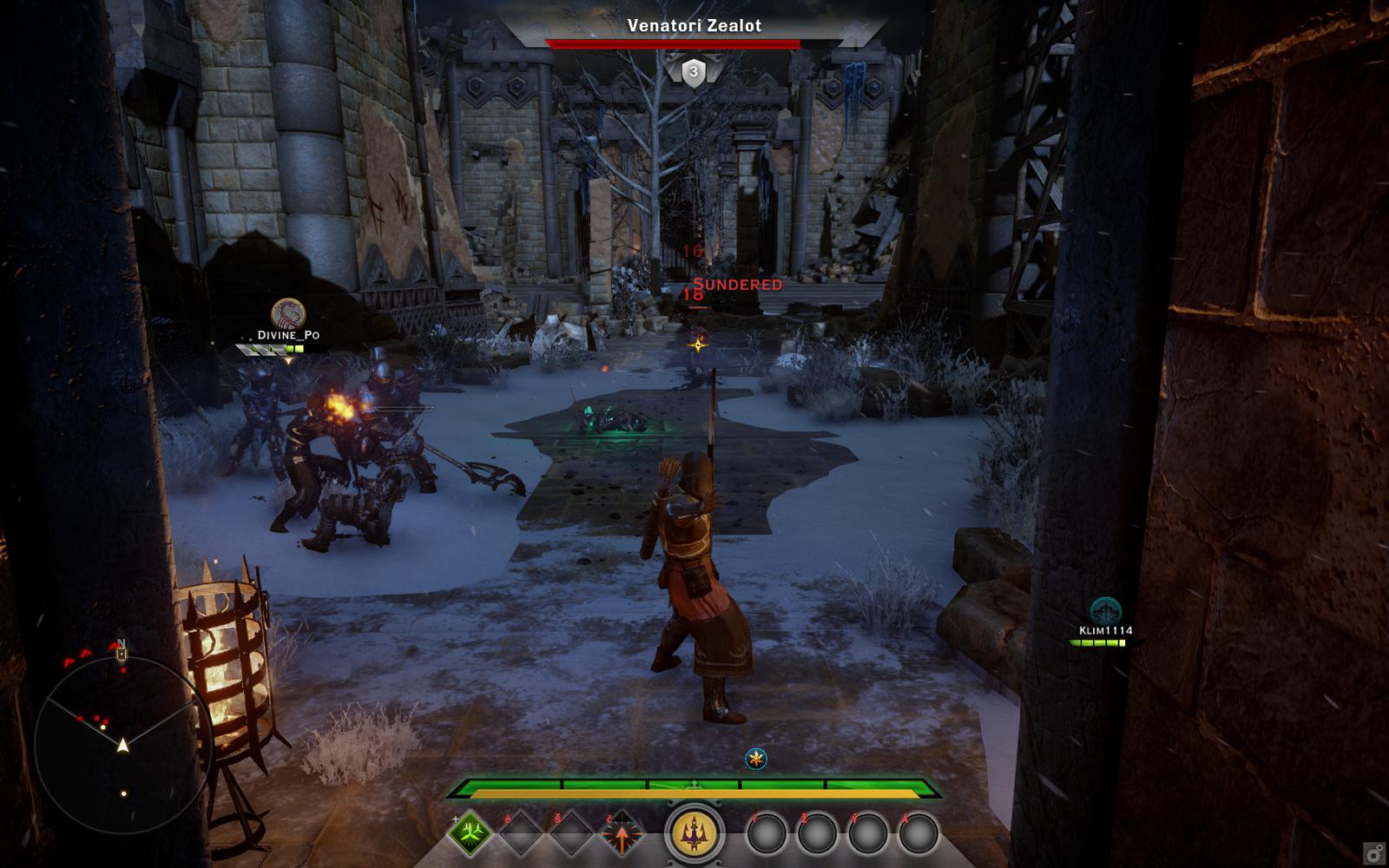Select teammate Klim1114's nameplate

point(1105,631)
